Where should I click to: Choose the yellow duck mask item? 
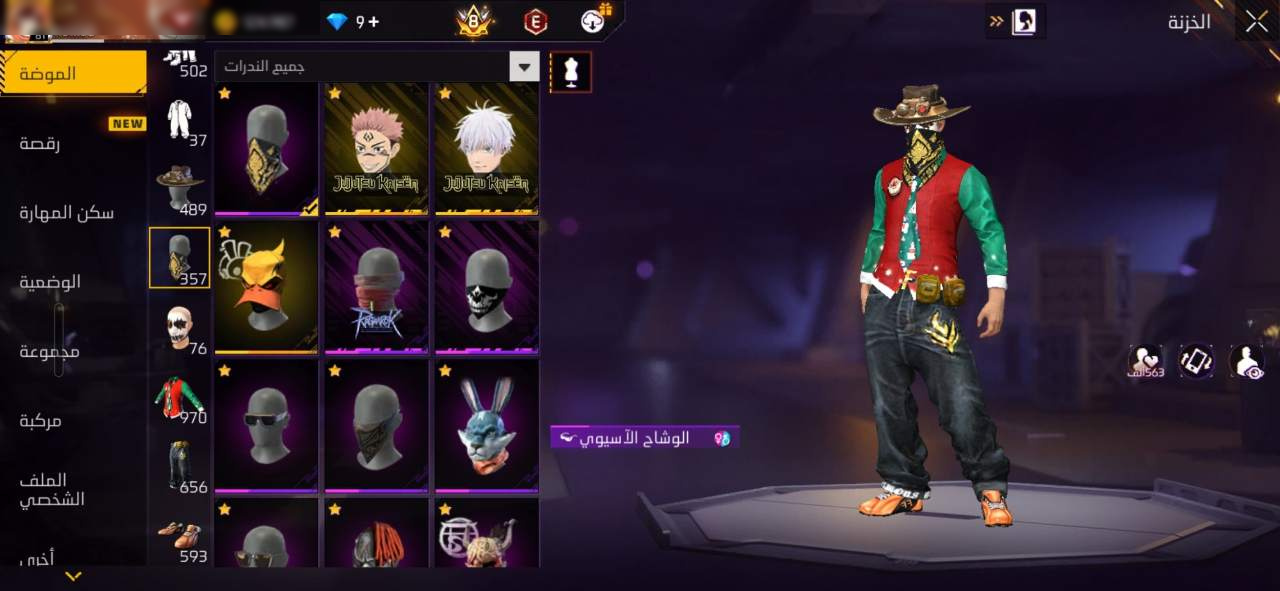pyautogui.click(x=266, y=287)
